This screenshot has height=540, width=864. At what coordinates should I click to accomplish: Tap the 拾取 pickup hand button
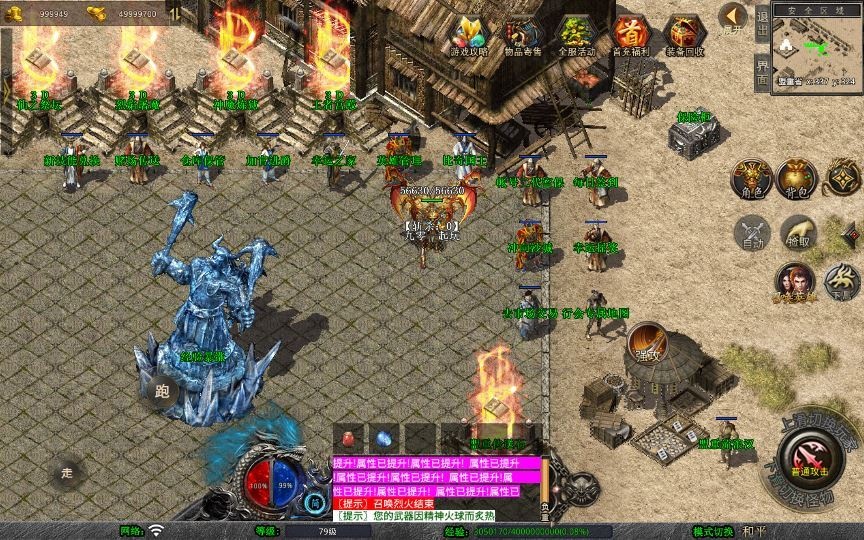(797, 233)
